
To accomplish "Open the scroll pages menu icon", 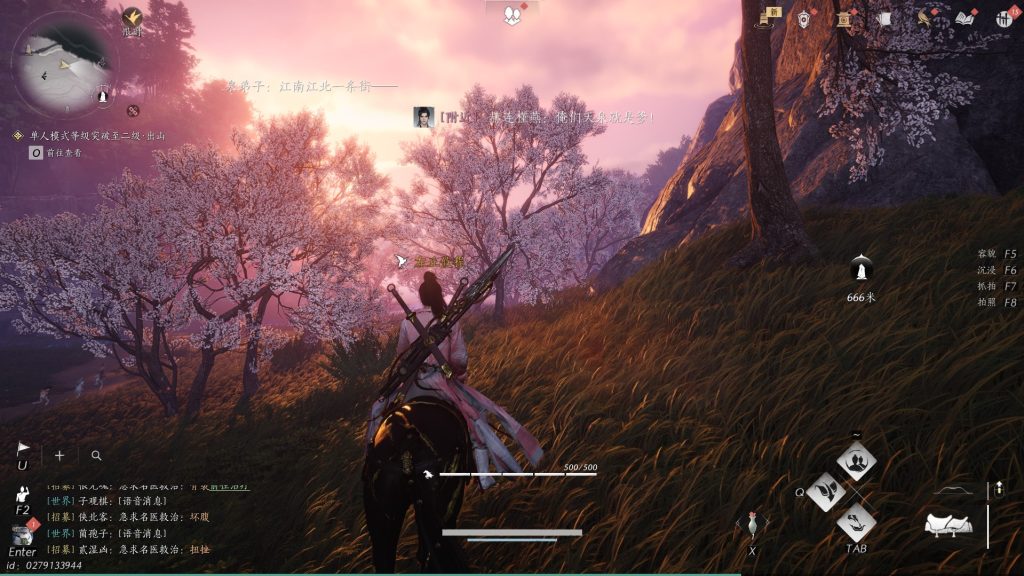I will click(x=883, y=18).
